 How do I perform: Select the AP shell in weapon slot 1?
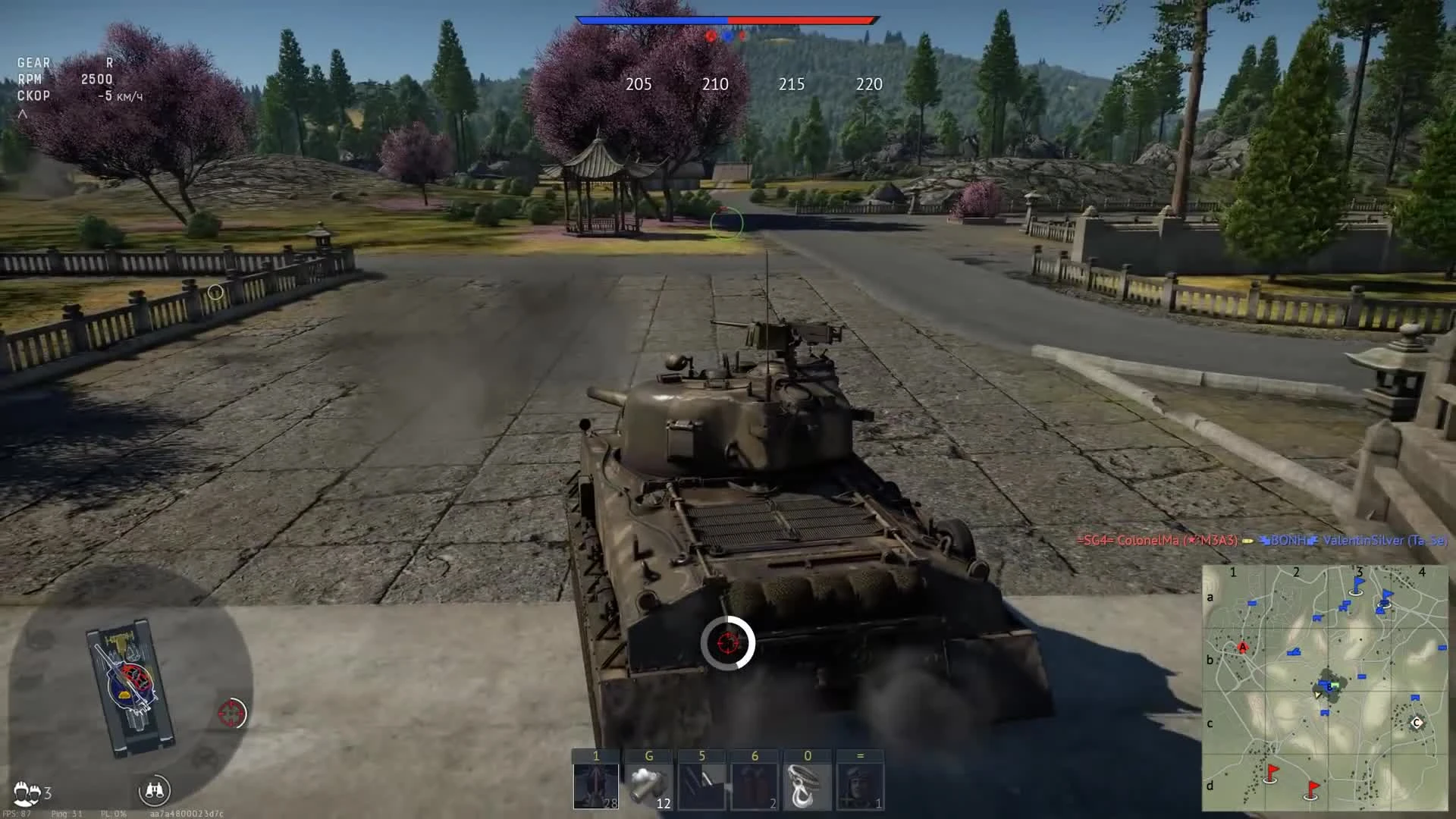tap(596, 783)
